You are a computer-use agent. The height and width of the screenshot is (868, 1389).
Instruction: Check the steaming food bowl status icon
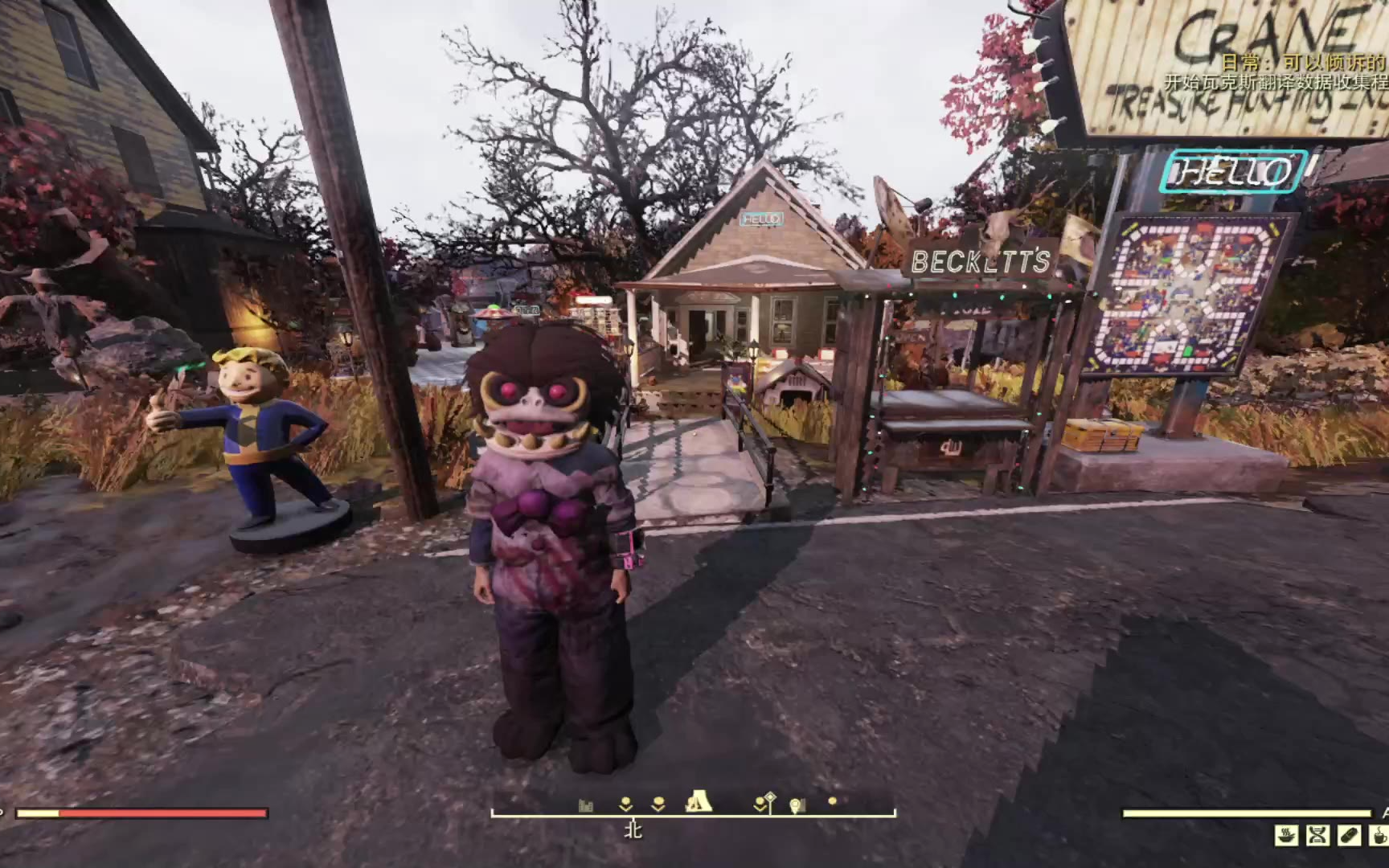point(1286,836)
